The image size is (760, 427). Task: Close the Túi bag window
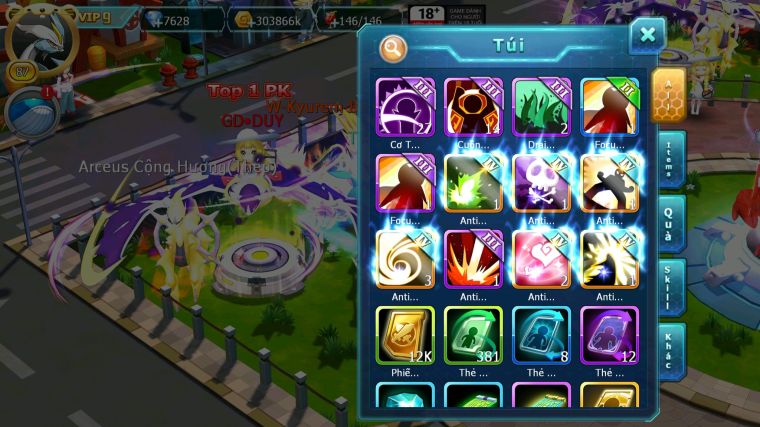point(647,36)
